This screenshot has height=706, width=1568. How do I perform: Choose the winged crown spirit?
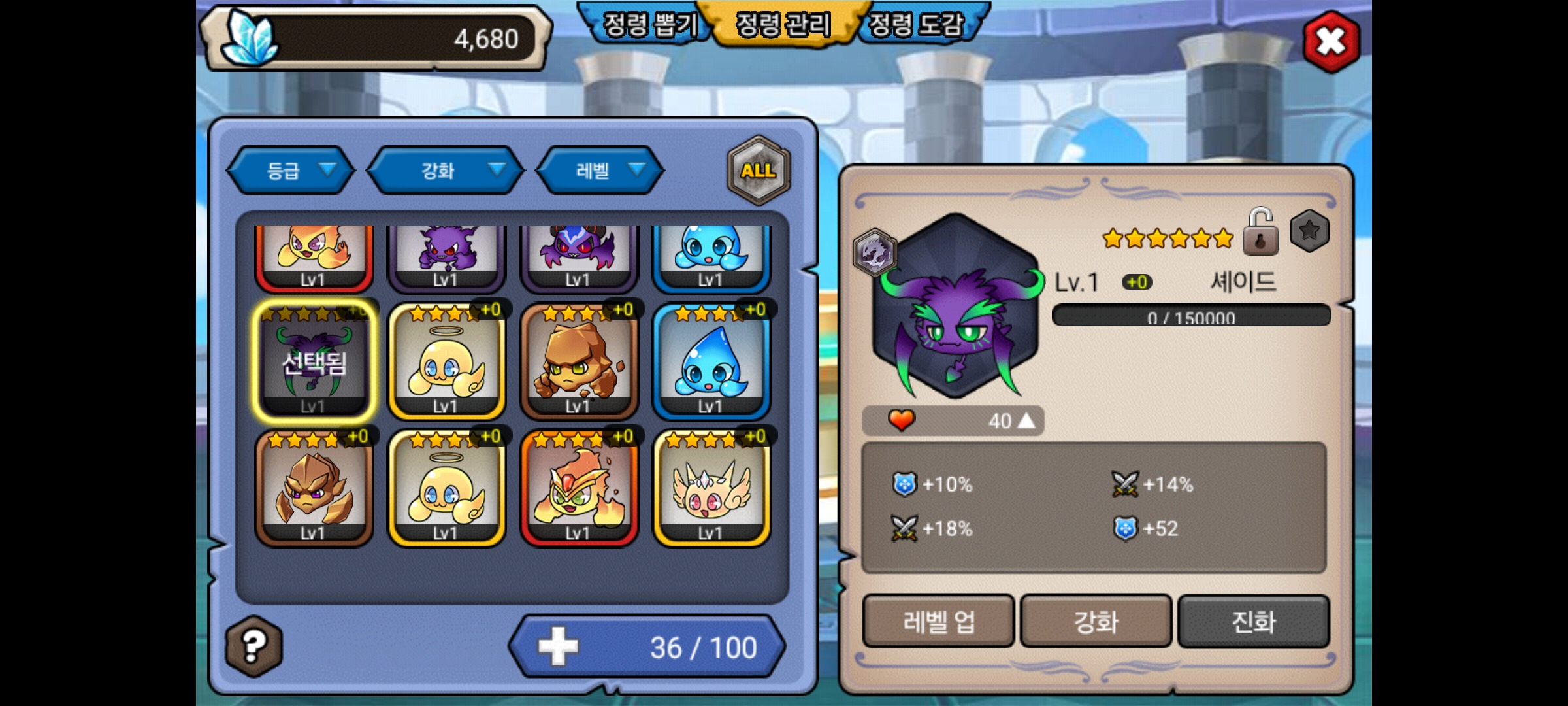pyautogui.click(x=711, y=488)
